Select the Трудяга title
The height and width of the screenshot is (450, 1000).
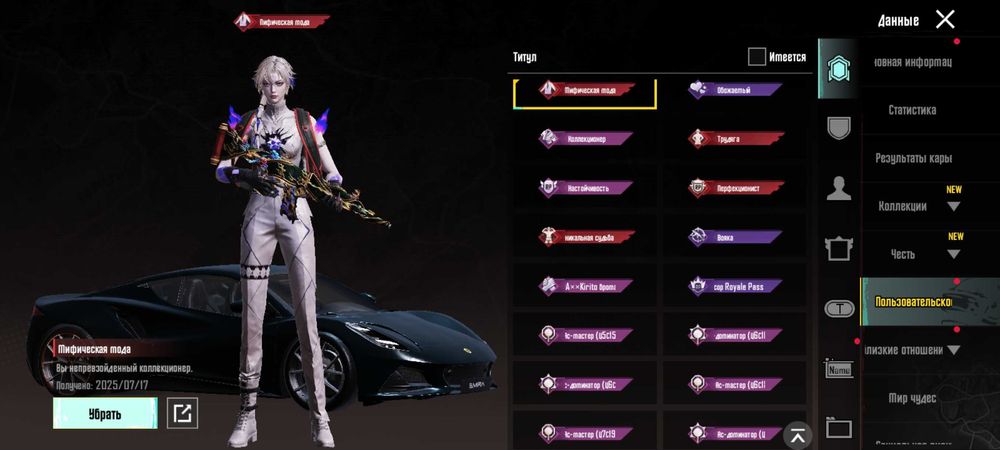tap(735, 139)
